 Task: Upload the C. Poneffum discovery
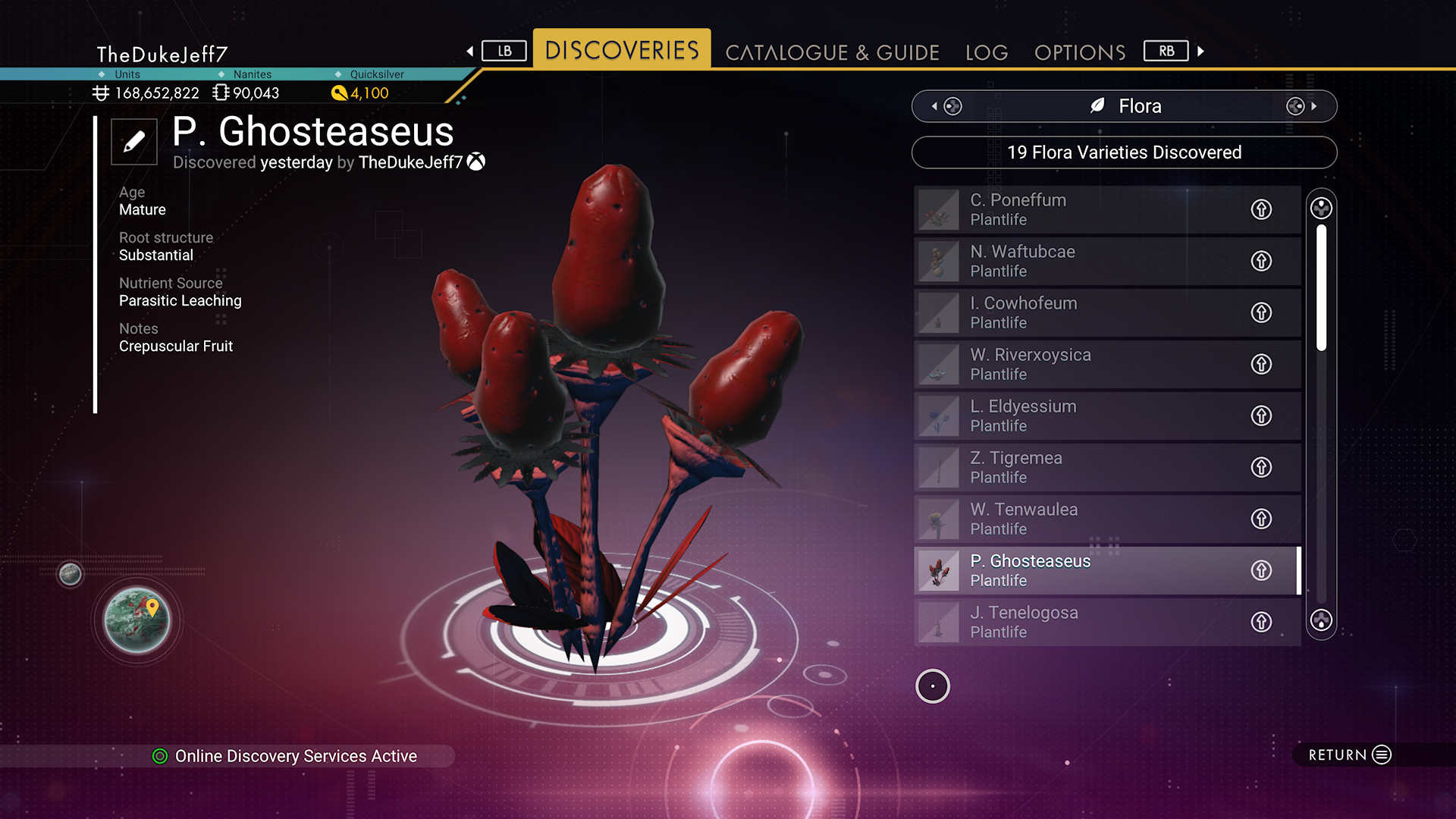pos(1261,209)
